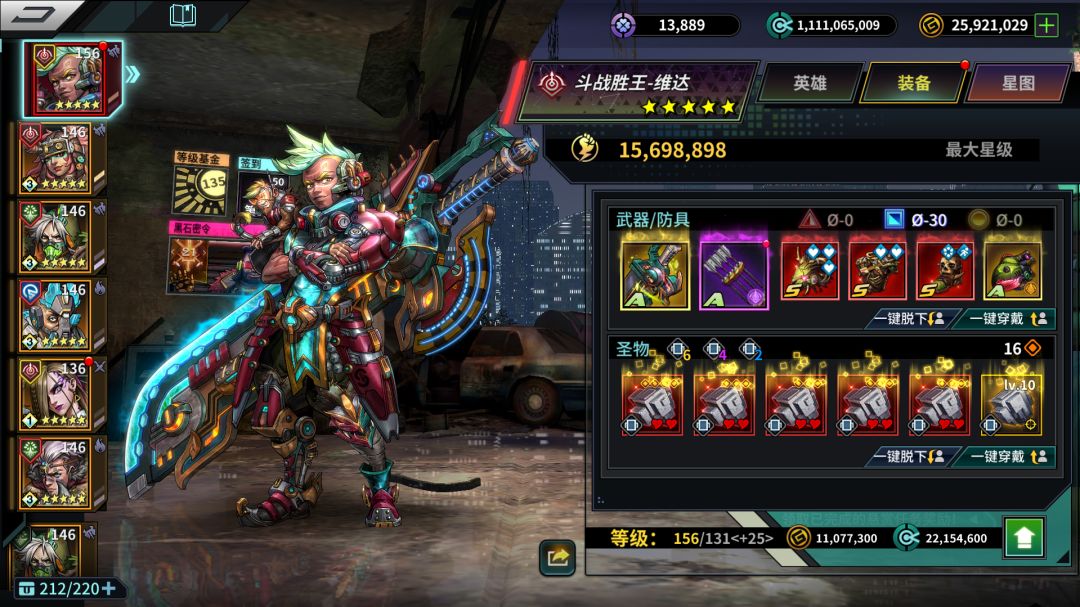
Task: Open the book icon guide
Action: [183, 15]
